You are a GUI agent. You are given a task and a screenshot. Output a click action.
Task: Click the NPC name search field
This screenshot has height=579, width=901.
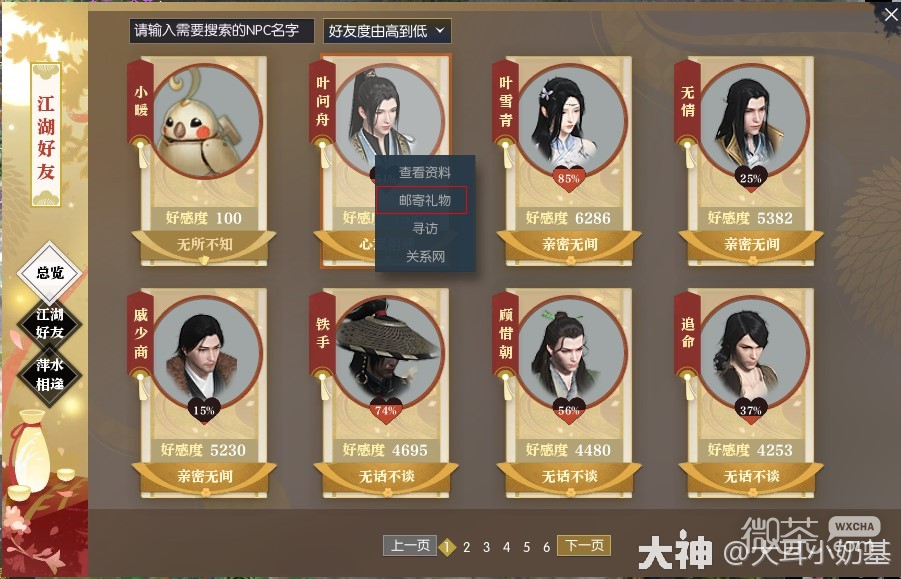point(222,31)
